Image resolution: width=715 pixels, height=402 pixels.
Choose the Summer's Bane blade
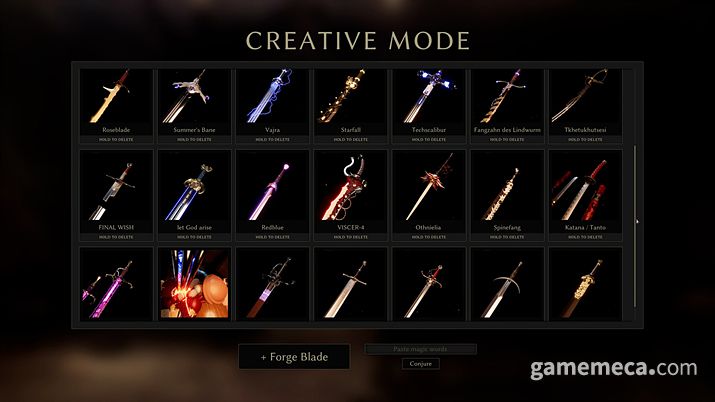coord(195,100)
